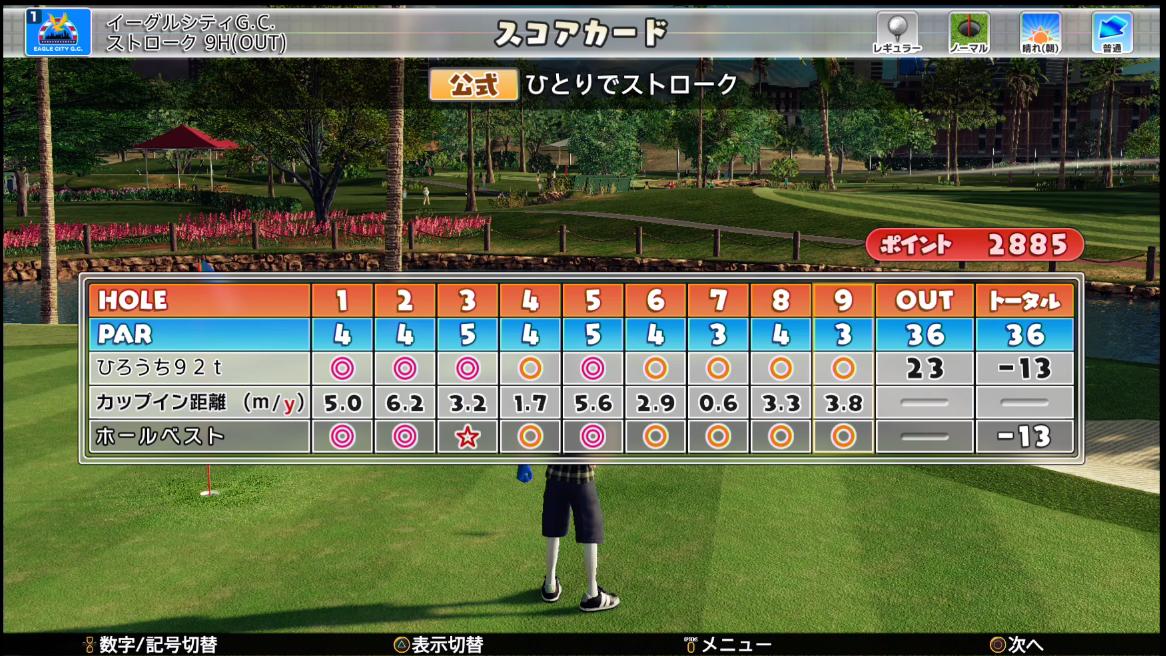Choose the 晴れ weather icon
Viewport: 1166px width, 656px height.
click(x=1040, y=32)
